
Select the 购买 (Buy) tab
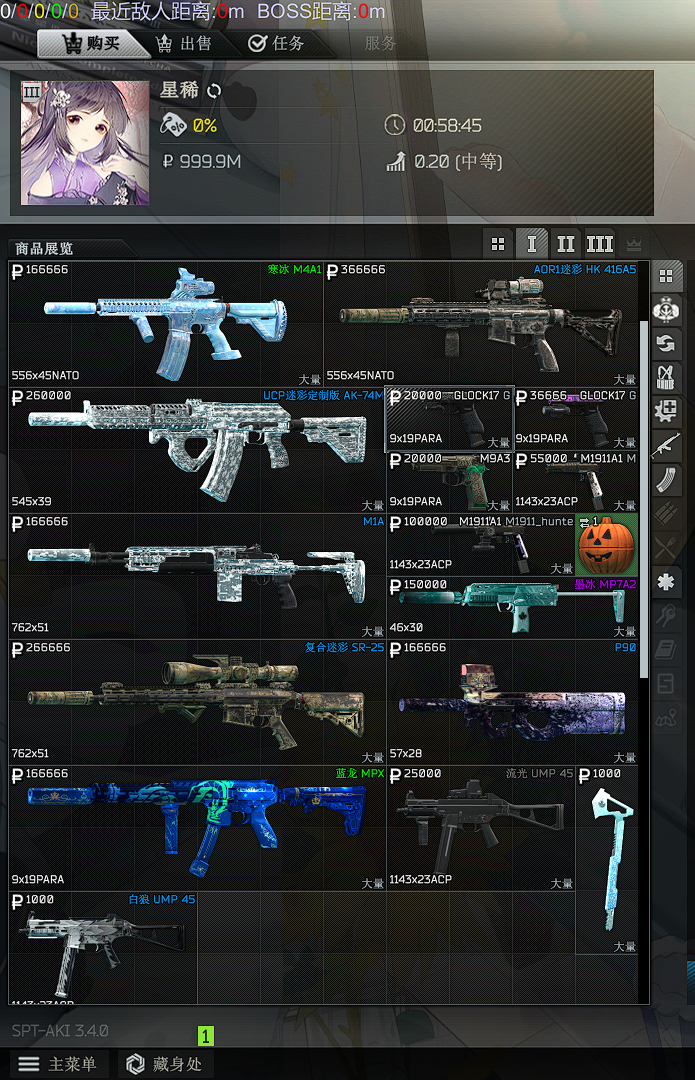point(92,44)
